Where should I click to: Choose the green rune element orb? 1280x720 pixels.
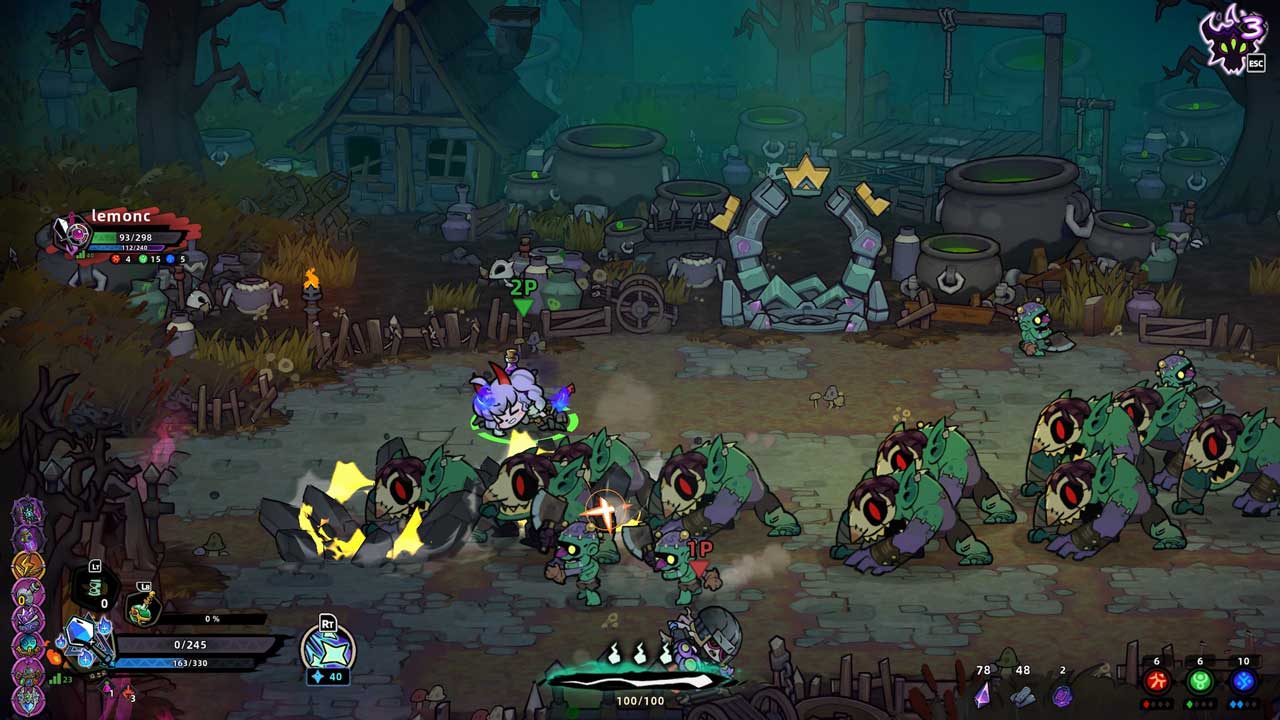[x=1200, y=682]
